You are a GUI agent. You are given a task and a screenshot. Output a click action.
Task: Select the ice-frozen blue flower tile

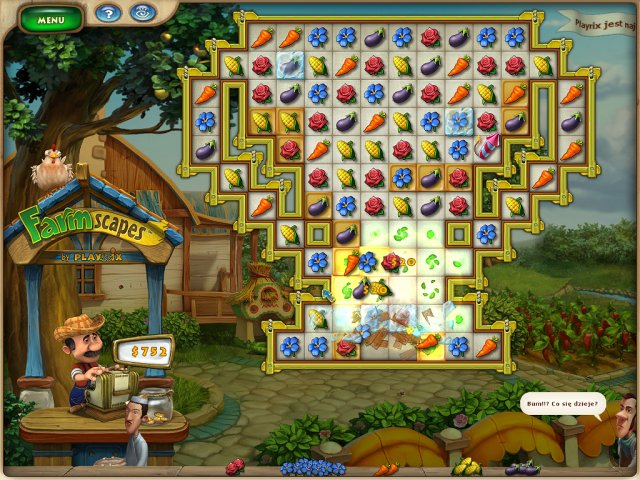[460, 121]
